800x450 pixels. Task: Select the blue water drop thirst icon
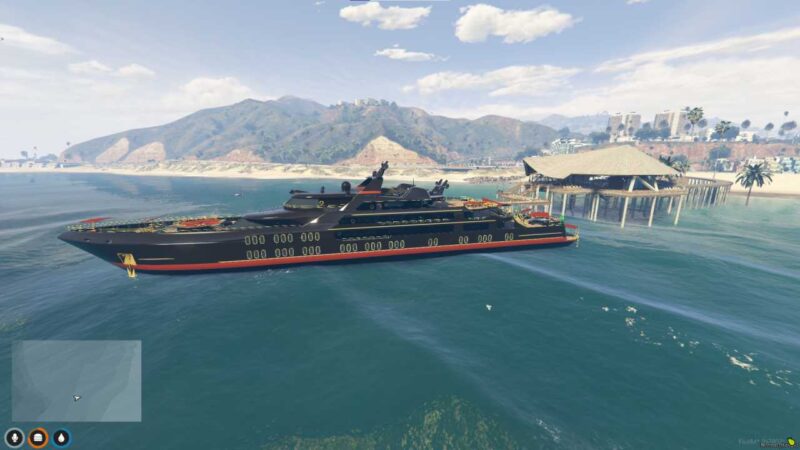62,437
